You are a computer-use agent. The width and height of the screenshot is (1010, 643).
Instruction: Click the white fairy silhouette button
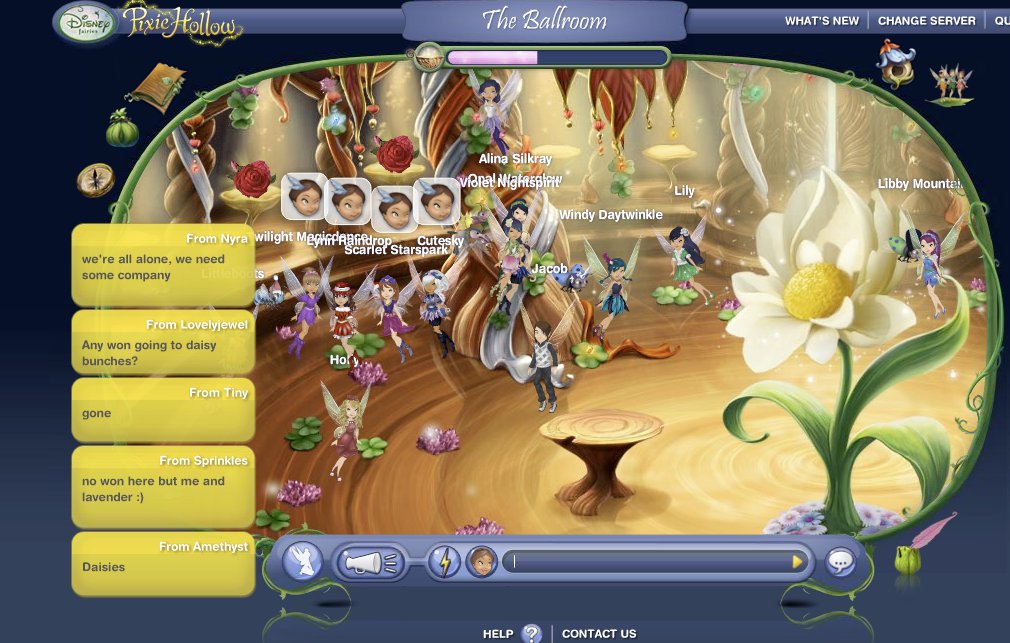[x=301, y=562]
